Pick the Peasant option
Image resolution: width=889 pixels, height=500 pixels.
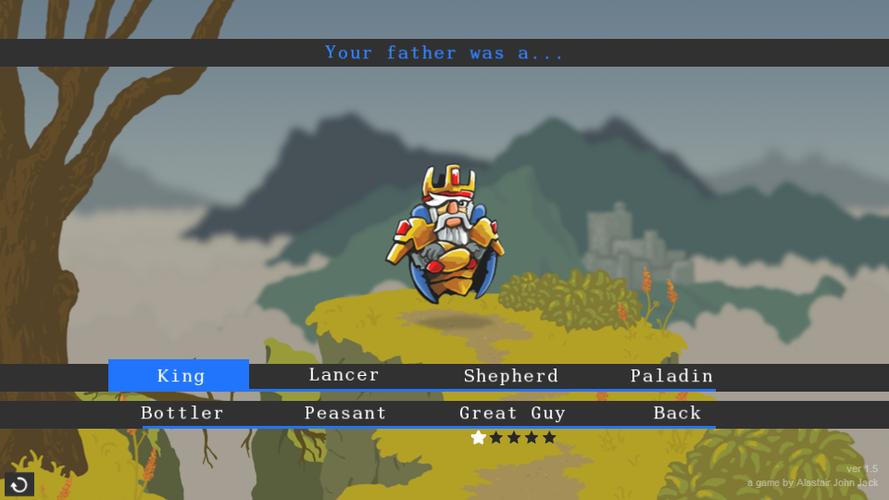[x=345, y=413]
